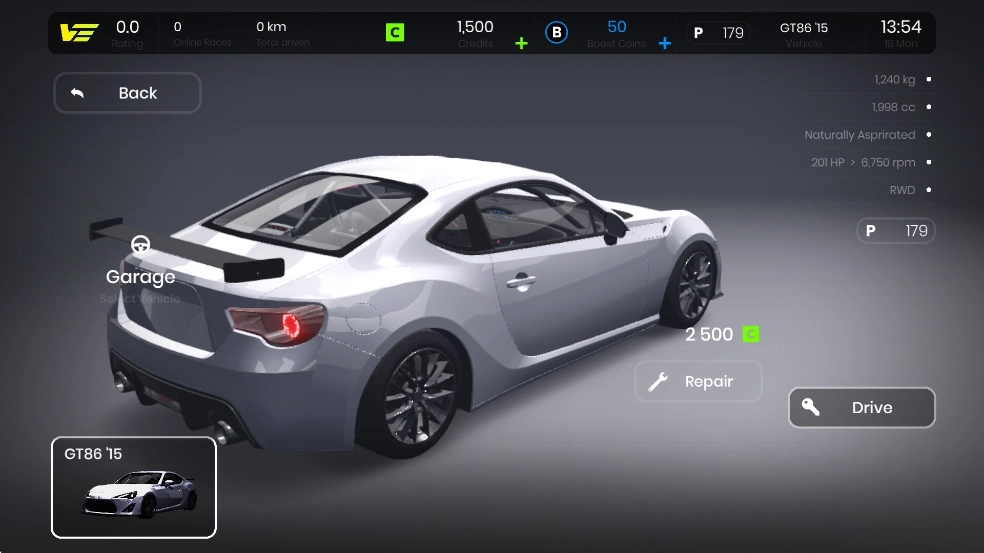Repair the car for 2,500 credits

pos(698,381)
